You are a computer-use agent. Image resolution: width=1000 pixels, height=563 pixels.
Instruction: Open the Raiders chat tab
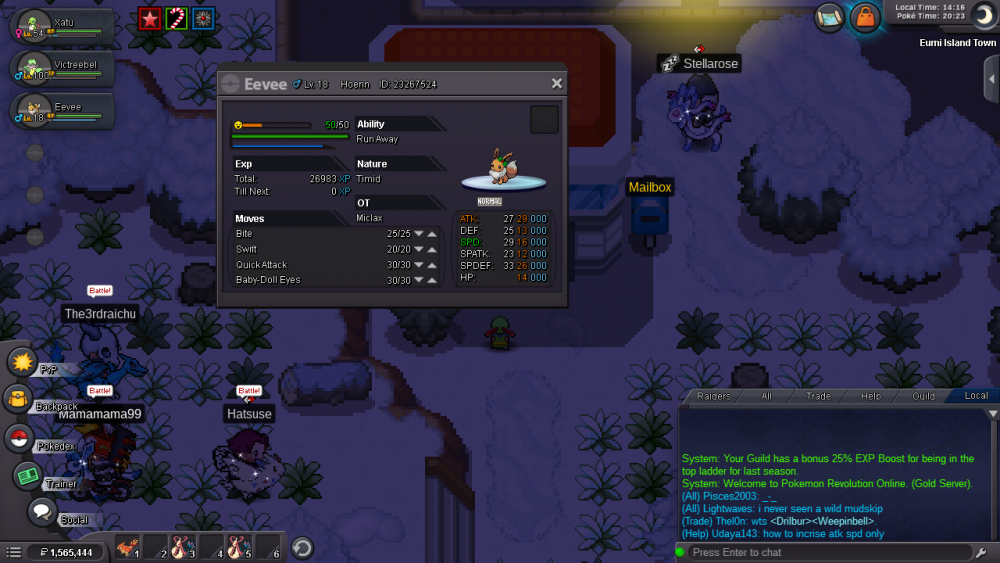click(x=714, y=396)
